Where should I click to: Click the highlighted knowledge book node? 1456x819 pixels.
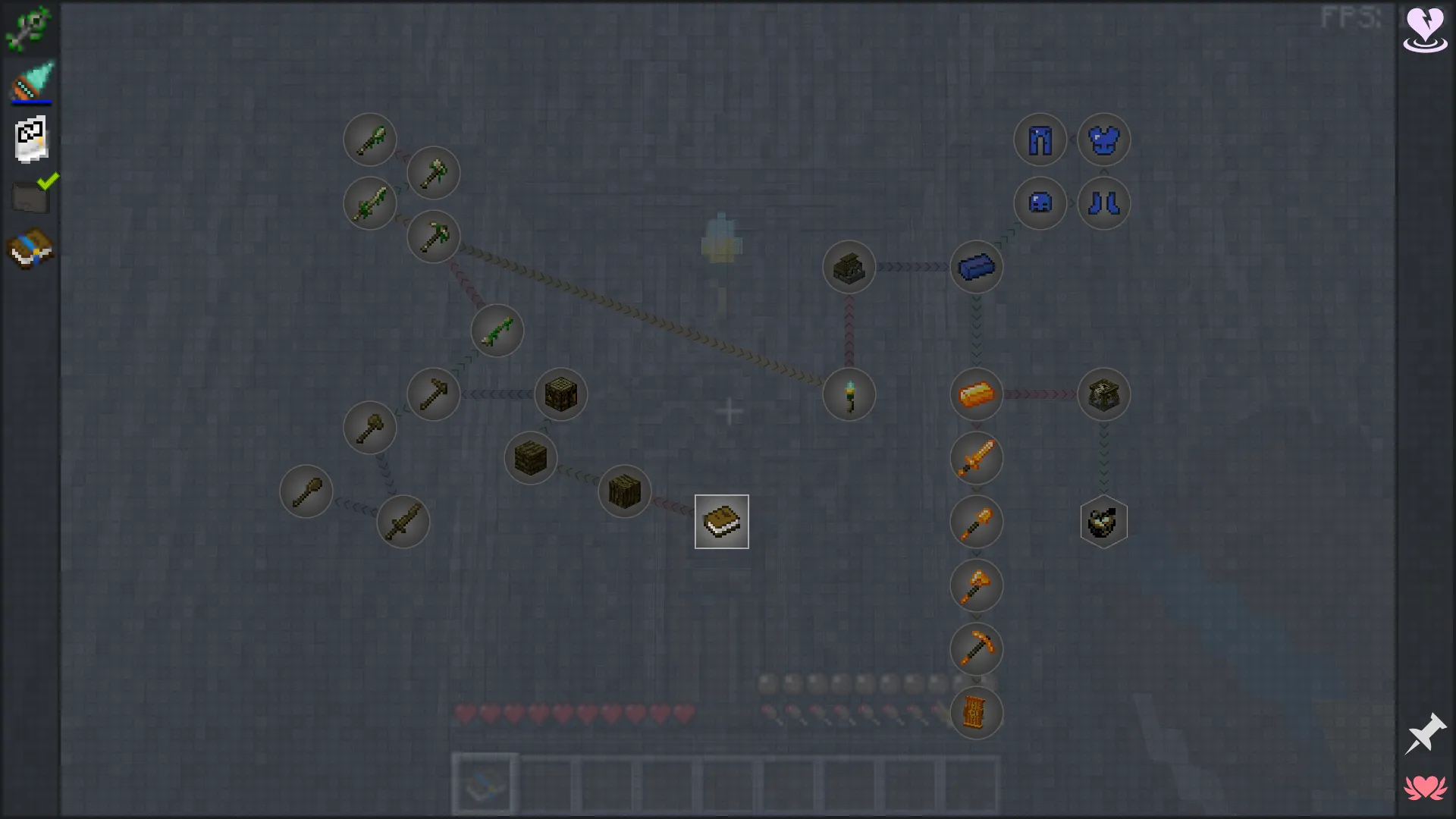pyautogui.click(x=720, y=521)
